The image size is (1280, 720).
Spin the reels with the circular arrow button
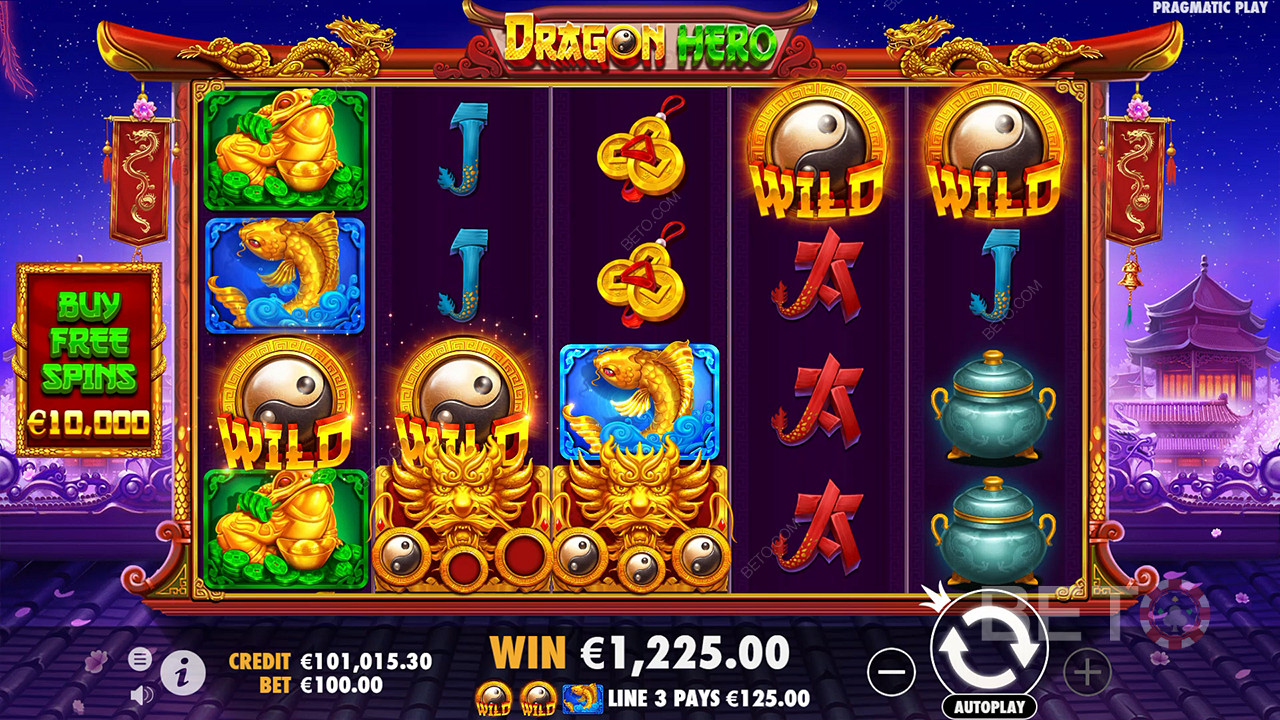pos(989,648)
